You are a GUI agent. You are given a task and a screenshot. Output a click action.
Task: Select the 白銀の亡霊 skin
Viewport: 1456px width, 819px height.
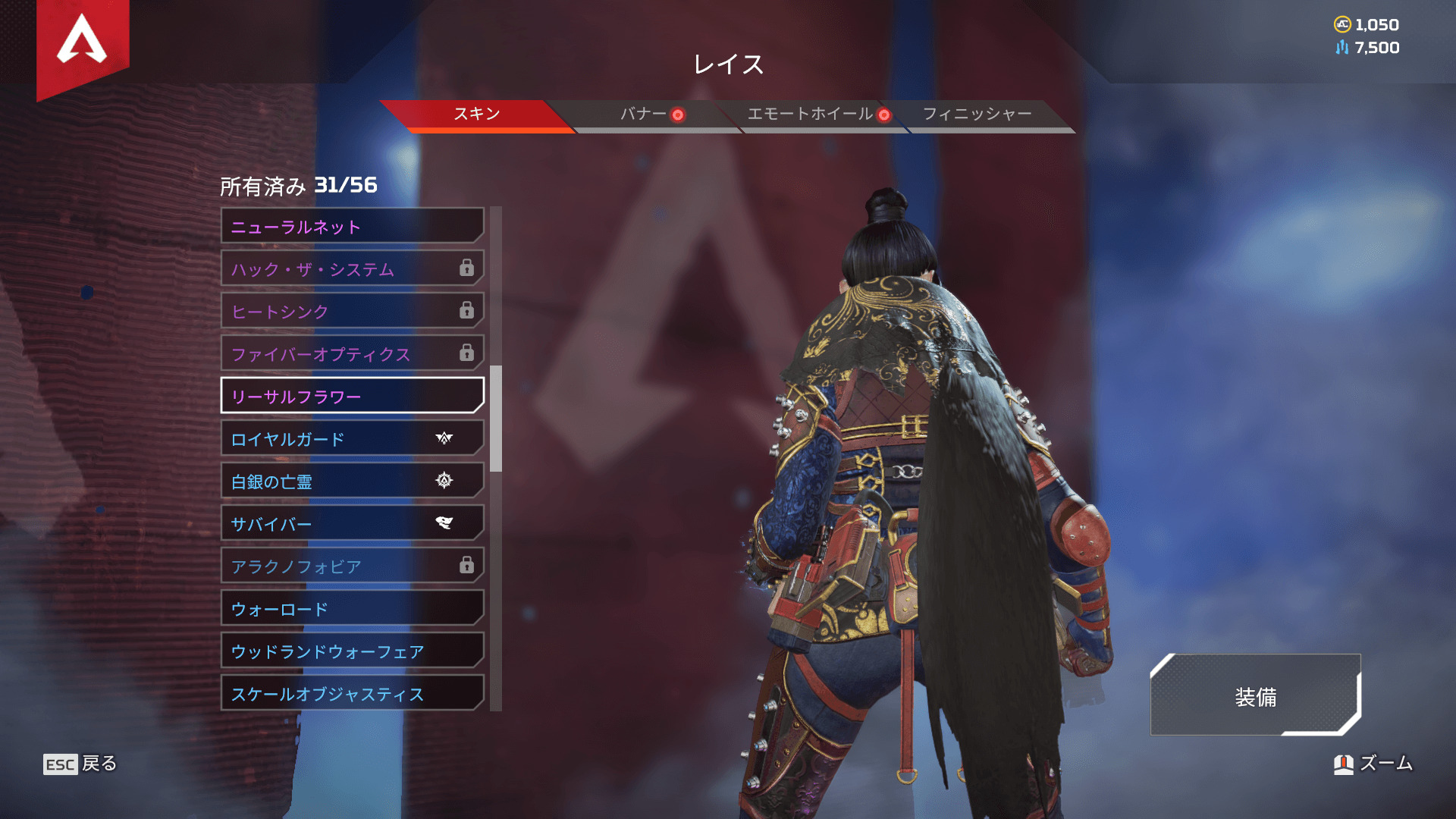(352, 481)
